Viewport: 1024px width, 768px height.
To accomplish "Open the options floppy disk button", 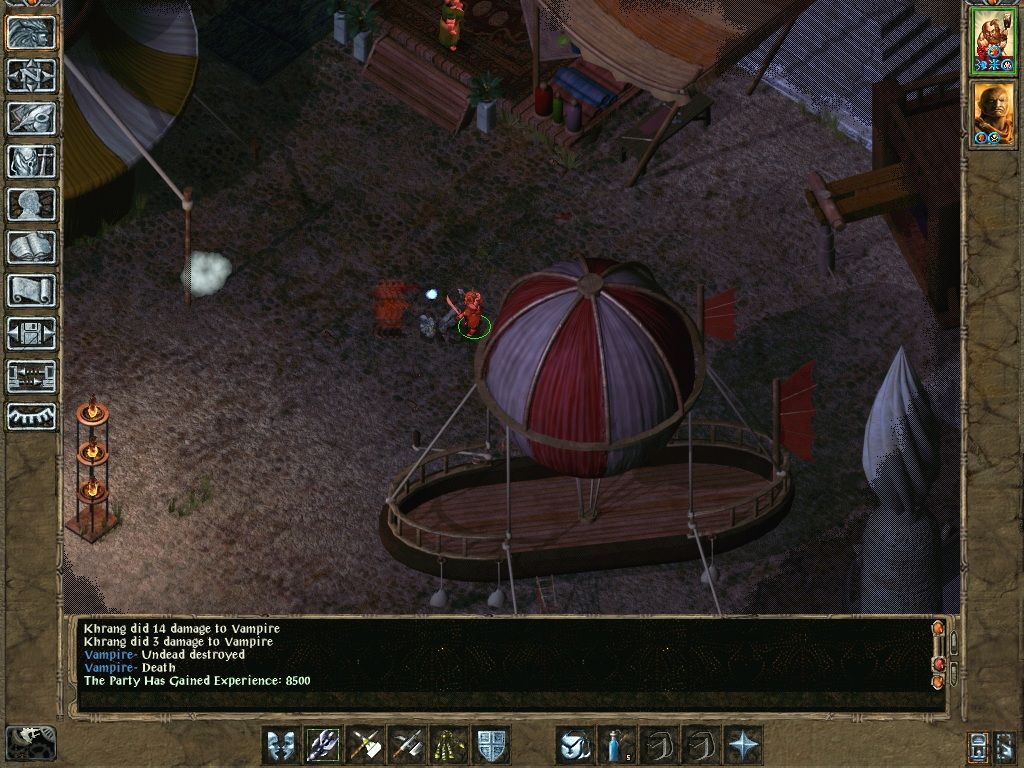I will click(31, 333).
